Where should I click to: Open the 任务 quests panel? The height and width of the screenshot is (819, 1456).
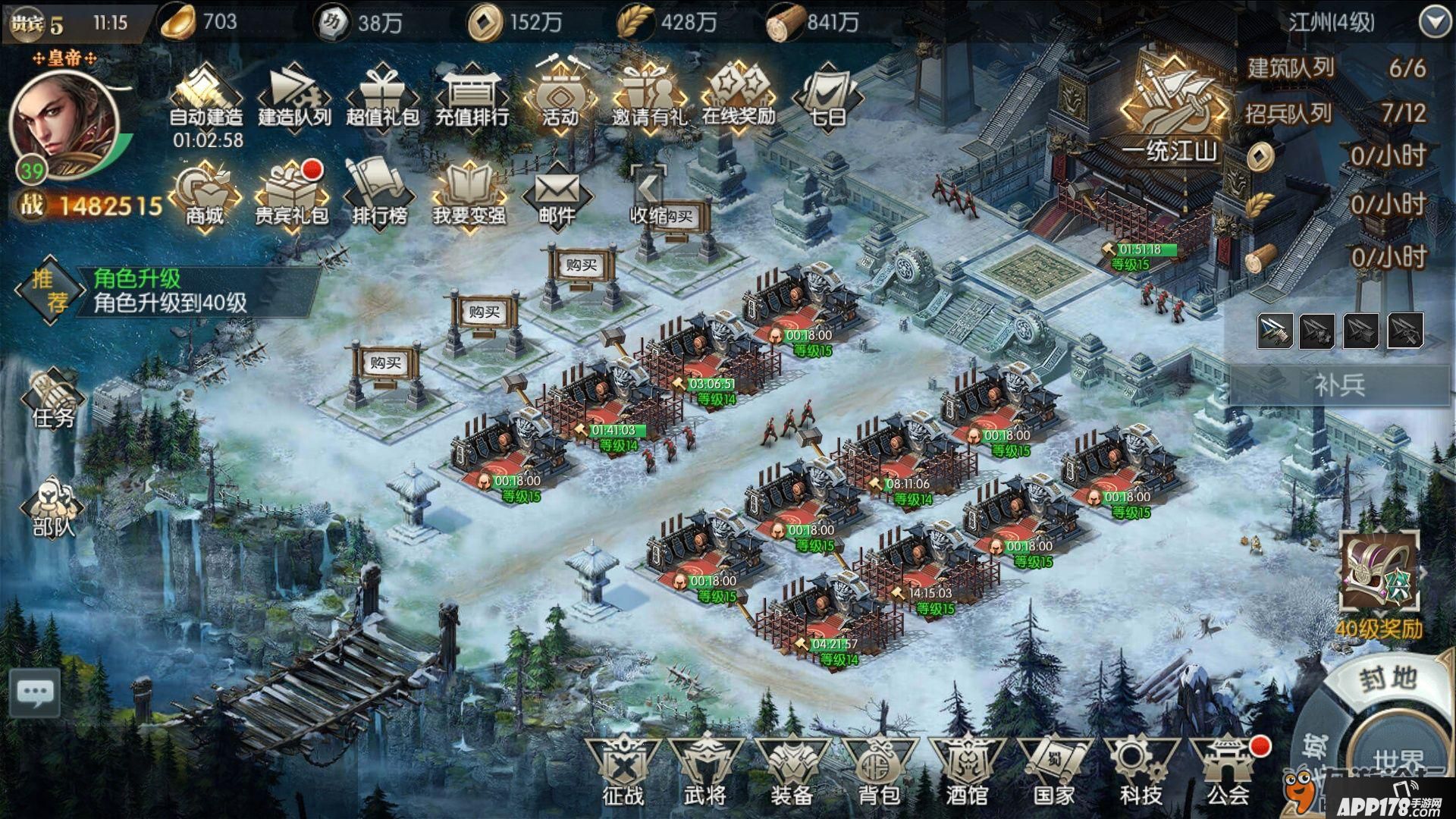(x=53, y=400)
